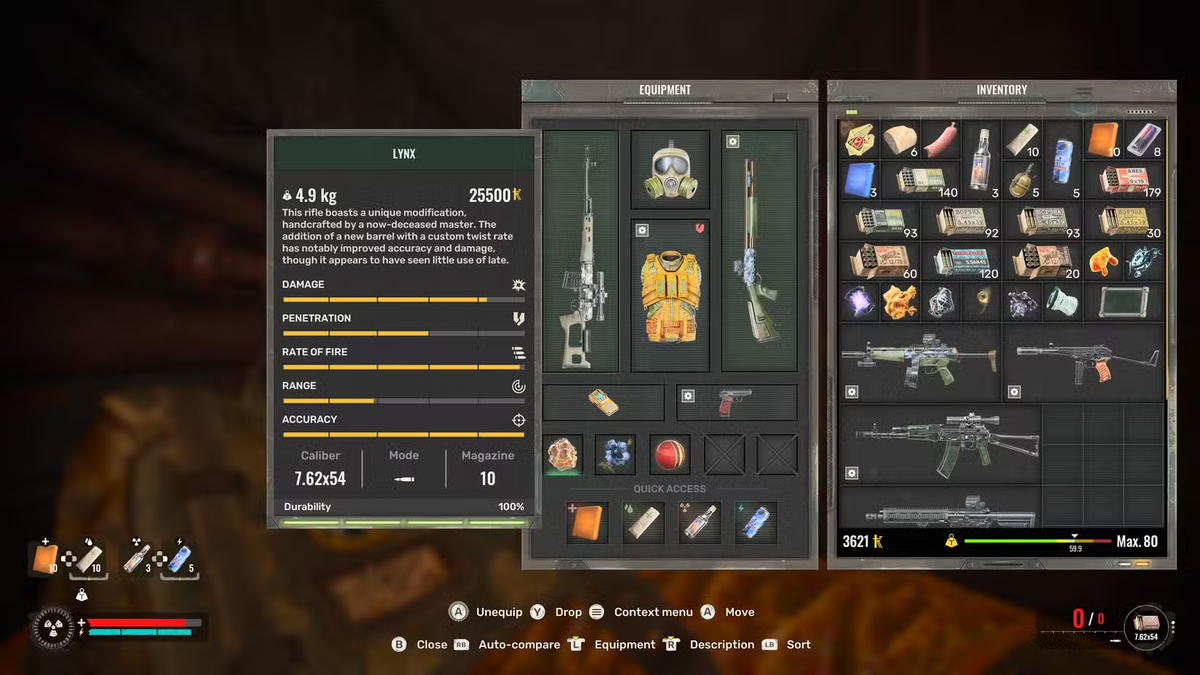
Task: Select the equipped Lynx sniper rifle
Action: 579,250
